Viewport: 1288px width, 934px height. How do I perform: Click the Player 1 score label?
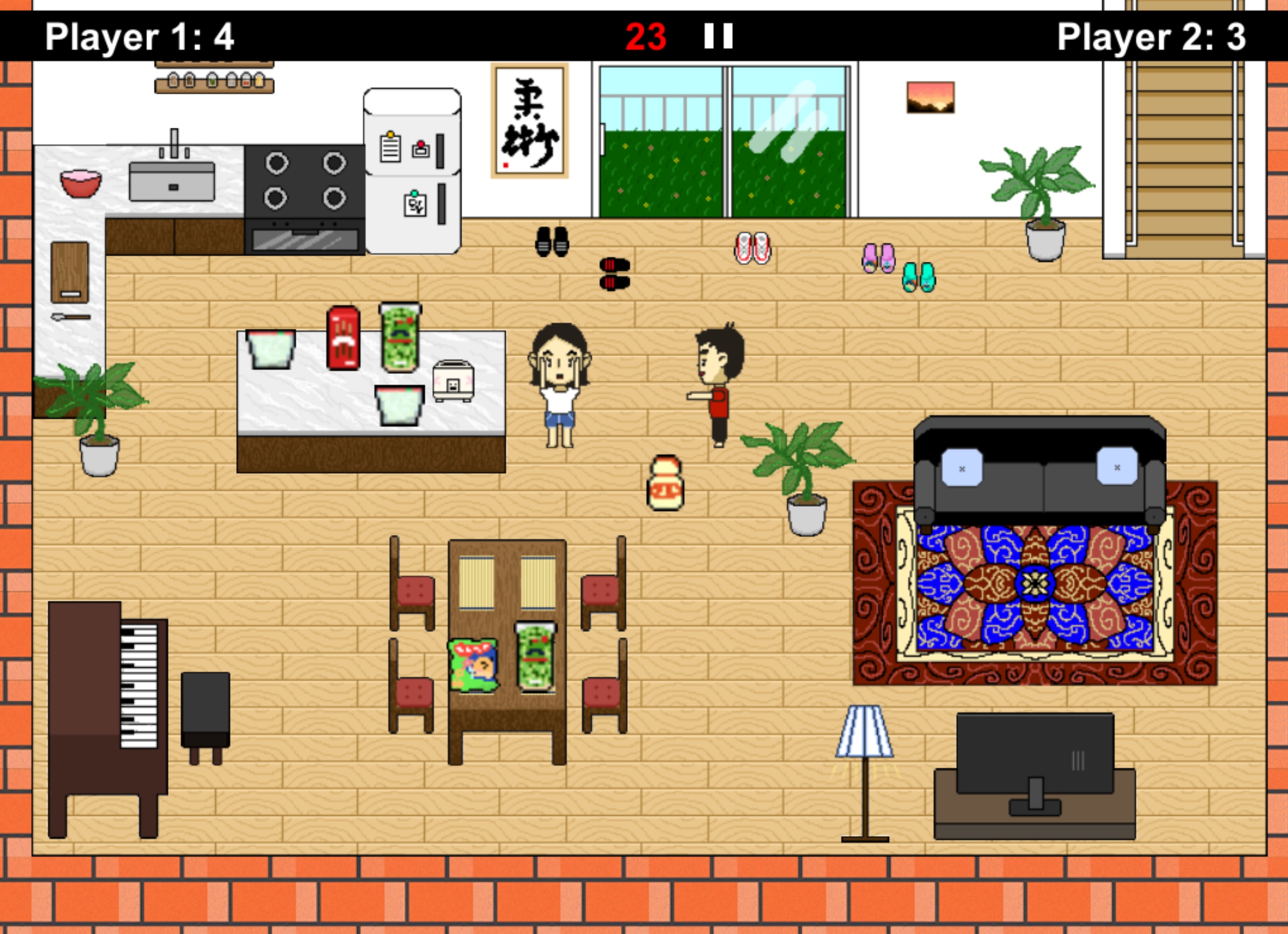point(140,36)
